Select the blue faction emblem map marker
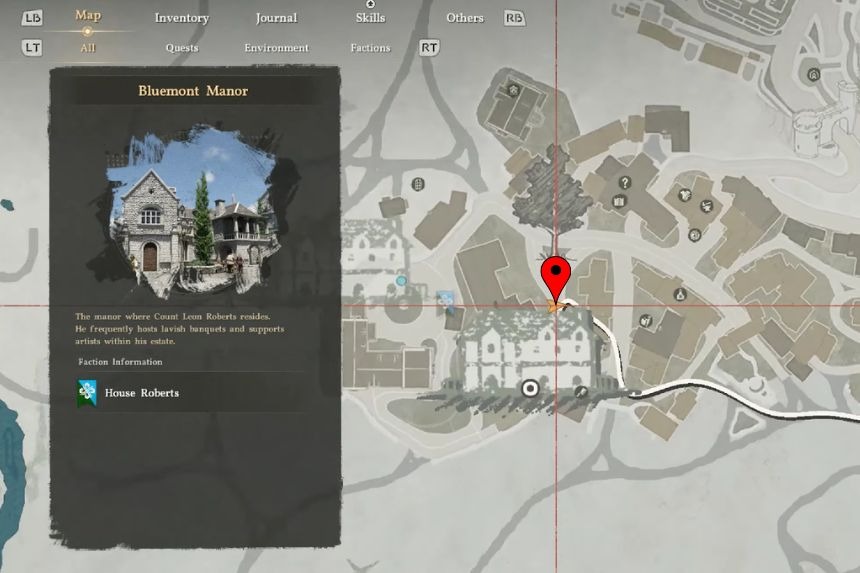The width and height of the screenshot is (860, 573). [446, 299]
